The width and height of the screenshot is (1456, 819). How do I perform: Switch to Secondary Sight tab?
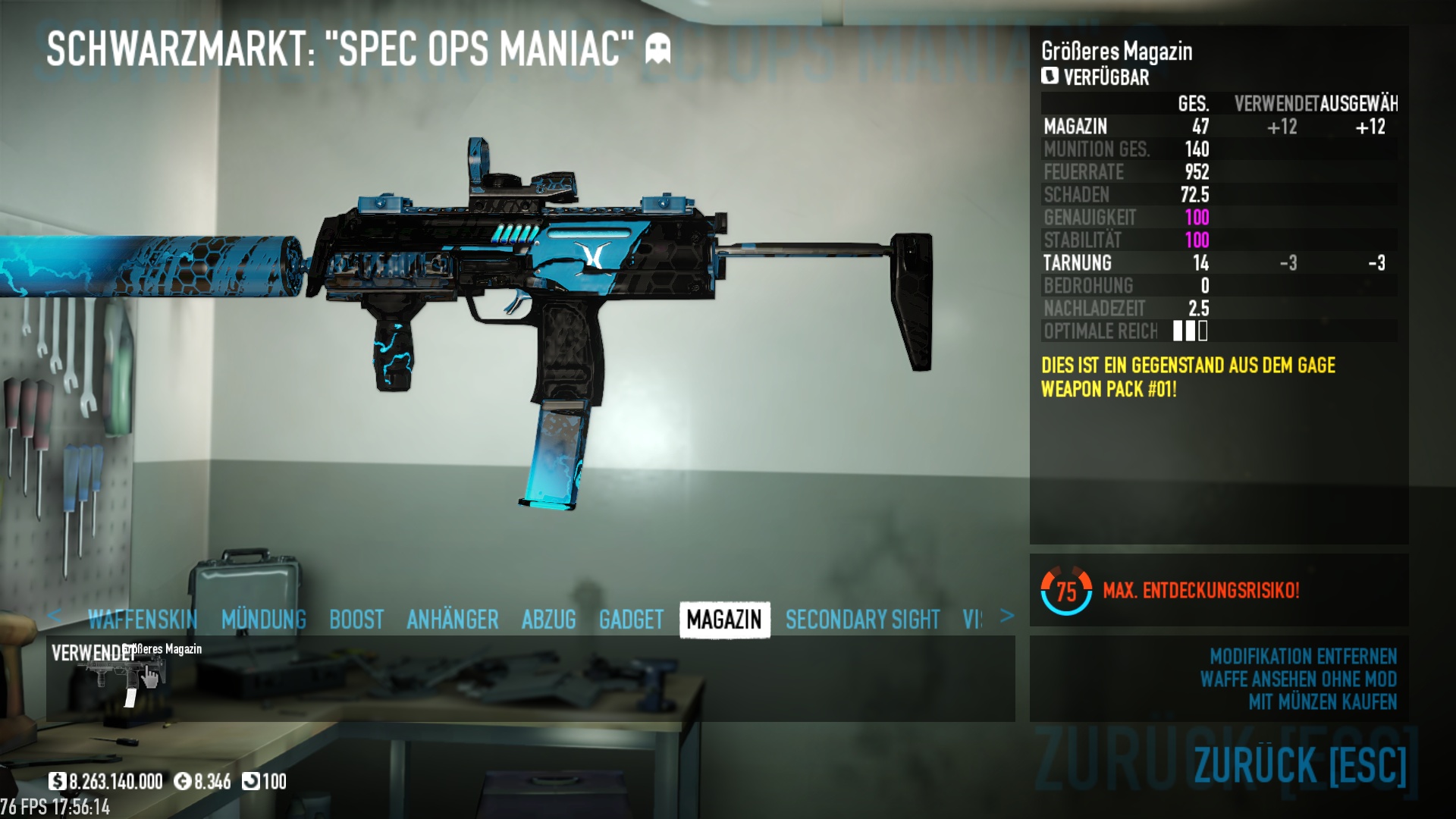pos(862,620)
